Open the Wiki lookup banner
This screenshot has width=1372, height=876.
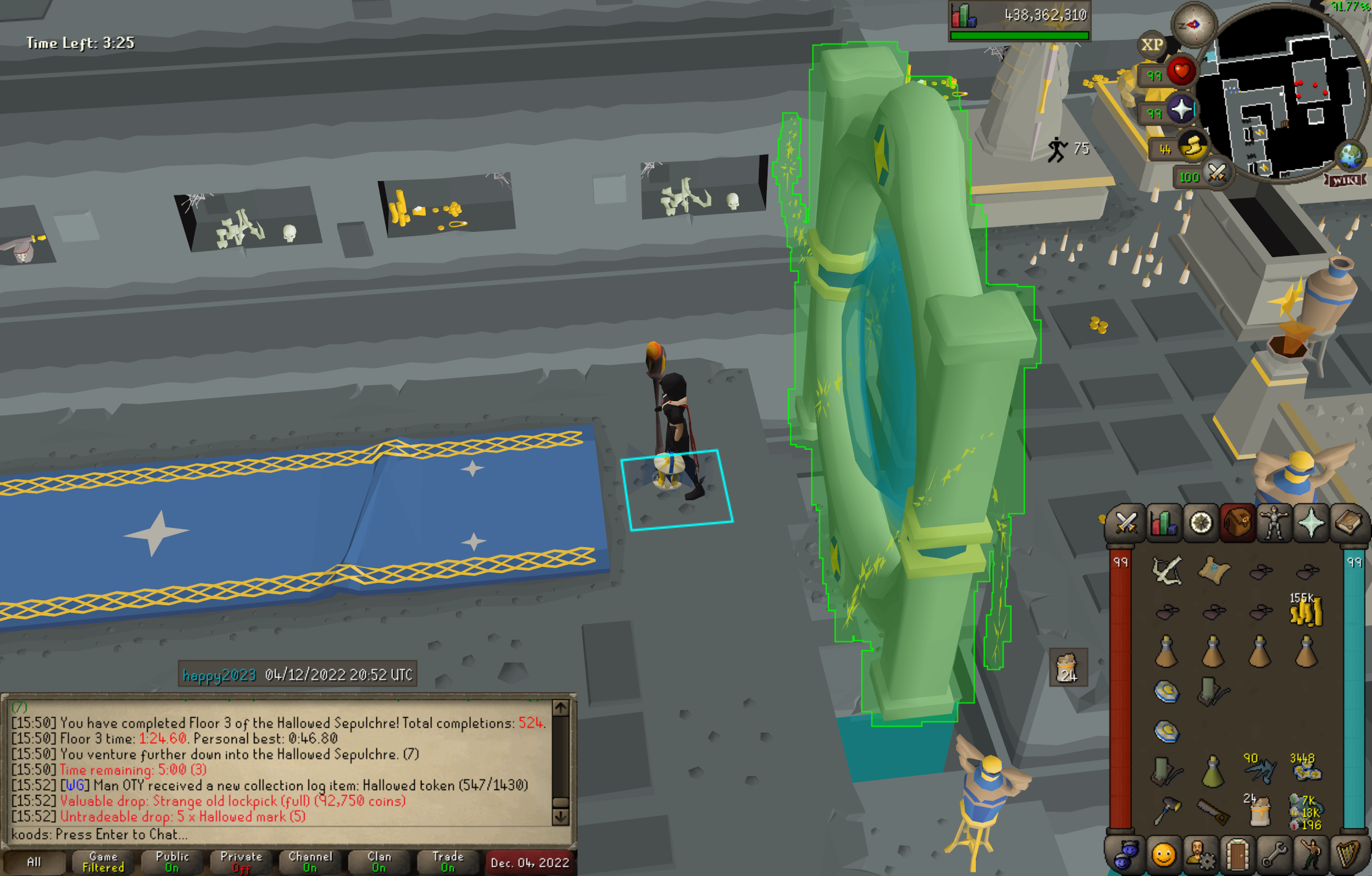pyautogui.click(x=1344, y=180)
